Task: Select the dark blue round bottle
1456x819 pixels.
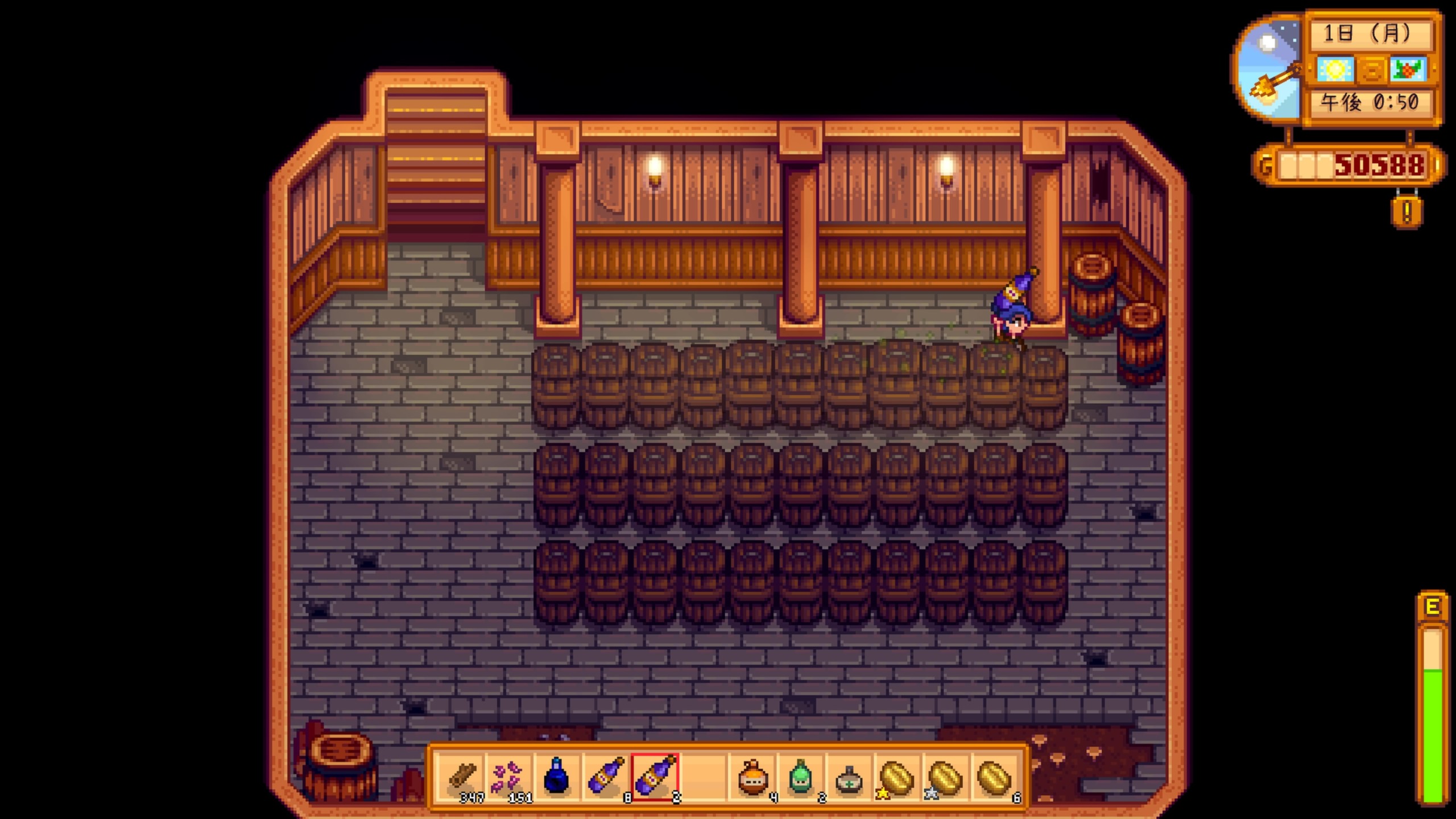Action: tap(556, 777)
